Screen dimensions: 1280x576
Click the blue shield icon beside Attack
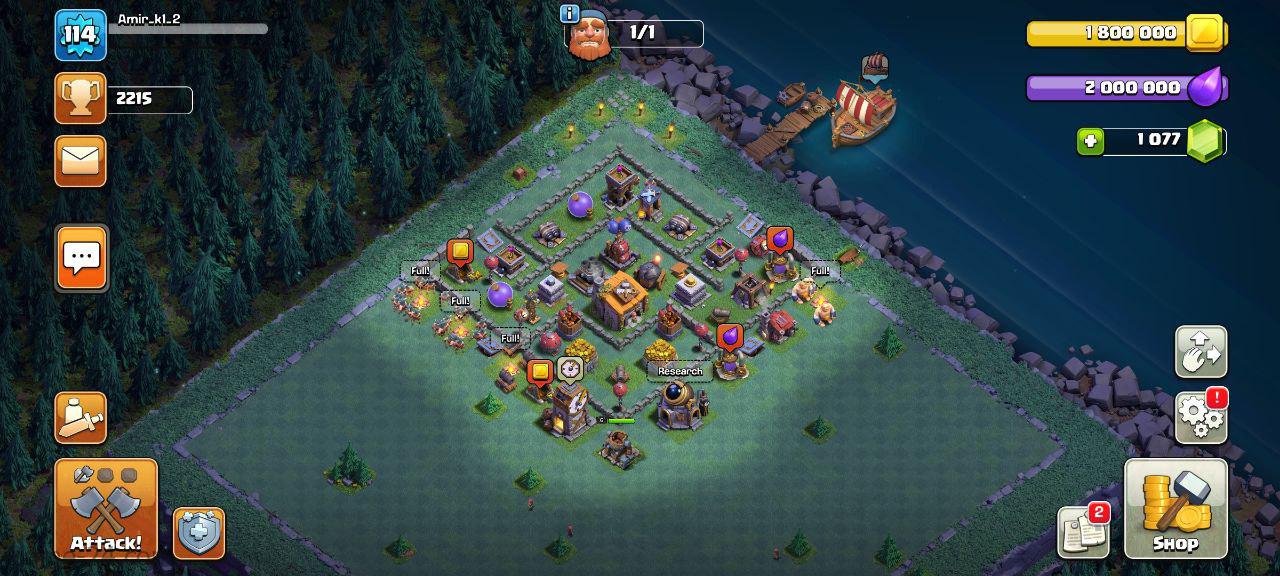[199, 533]
